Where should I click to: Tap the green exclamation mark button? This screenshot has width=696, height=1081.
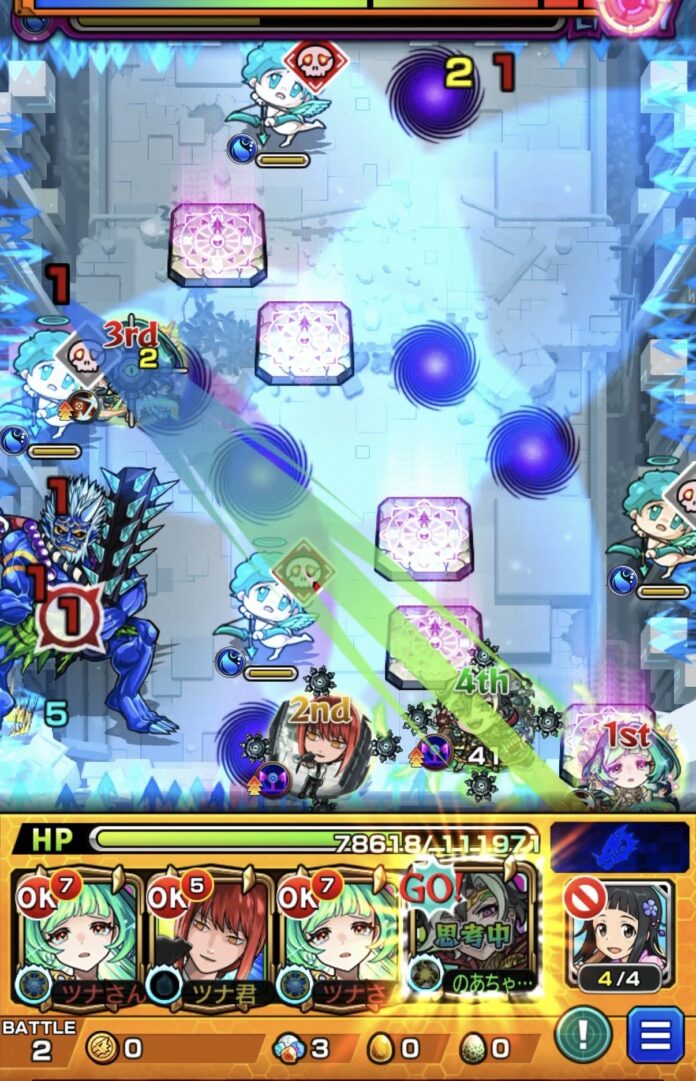point(584,1034)
